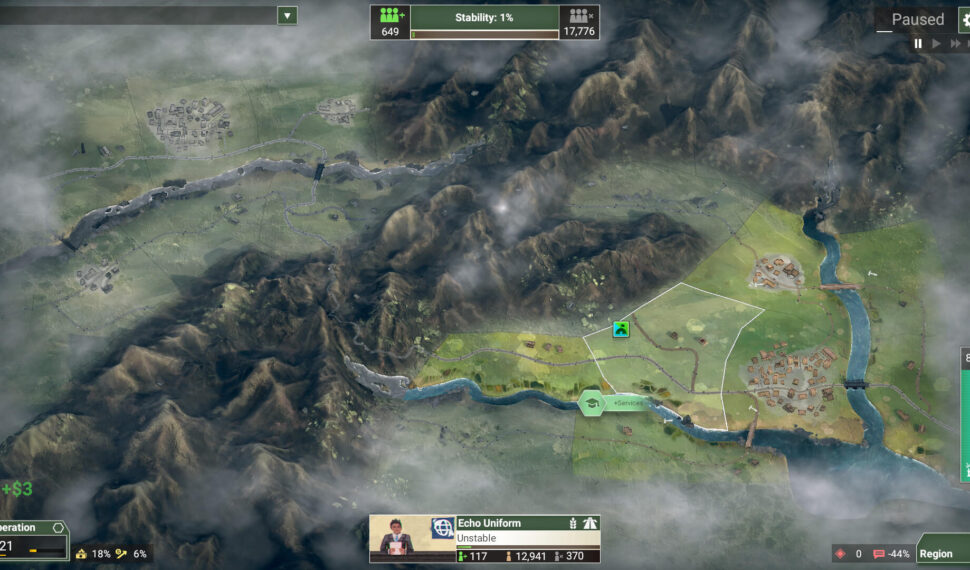
Task: Open the Echo Uniform news panel
Action: [x=485, y=539]
